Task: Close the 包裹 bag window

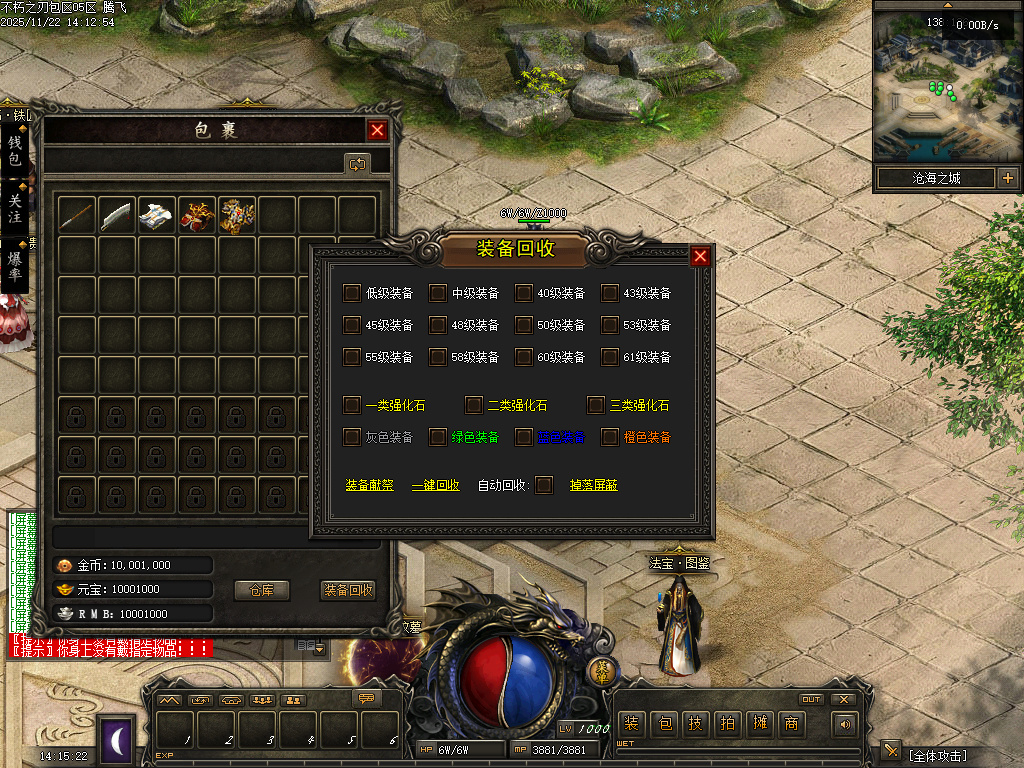Action: tap(377, 130)
